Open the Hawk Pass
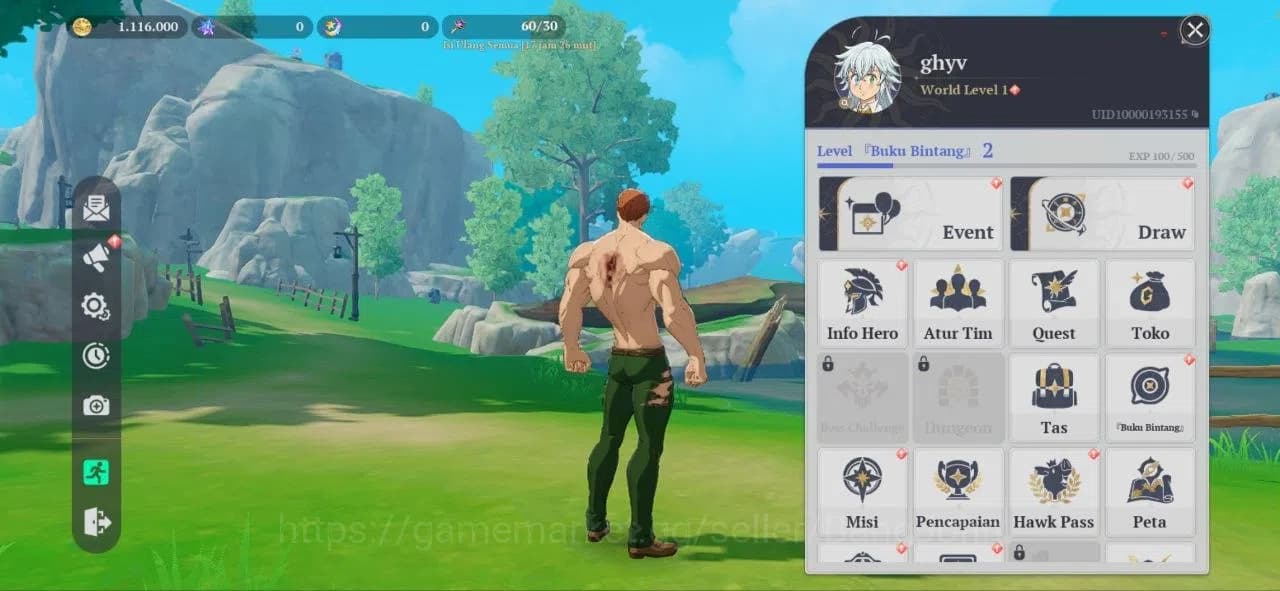 click(1054, 492)
